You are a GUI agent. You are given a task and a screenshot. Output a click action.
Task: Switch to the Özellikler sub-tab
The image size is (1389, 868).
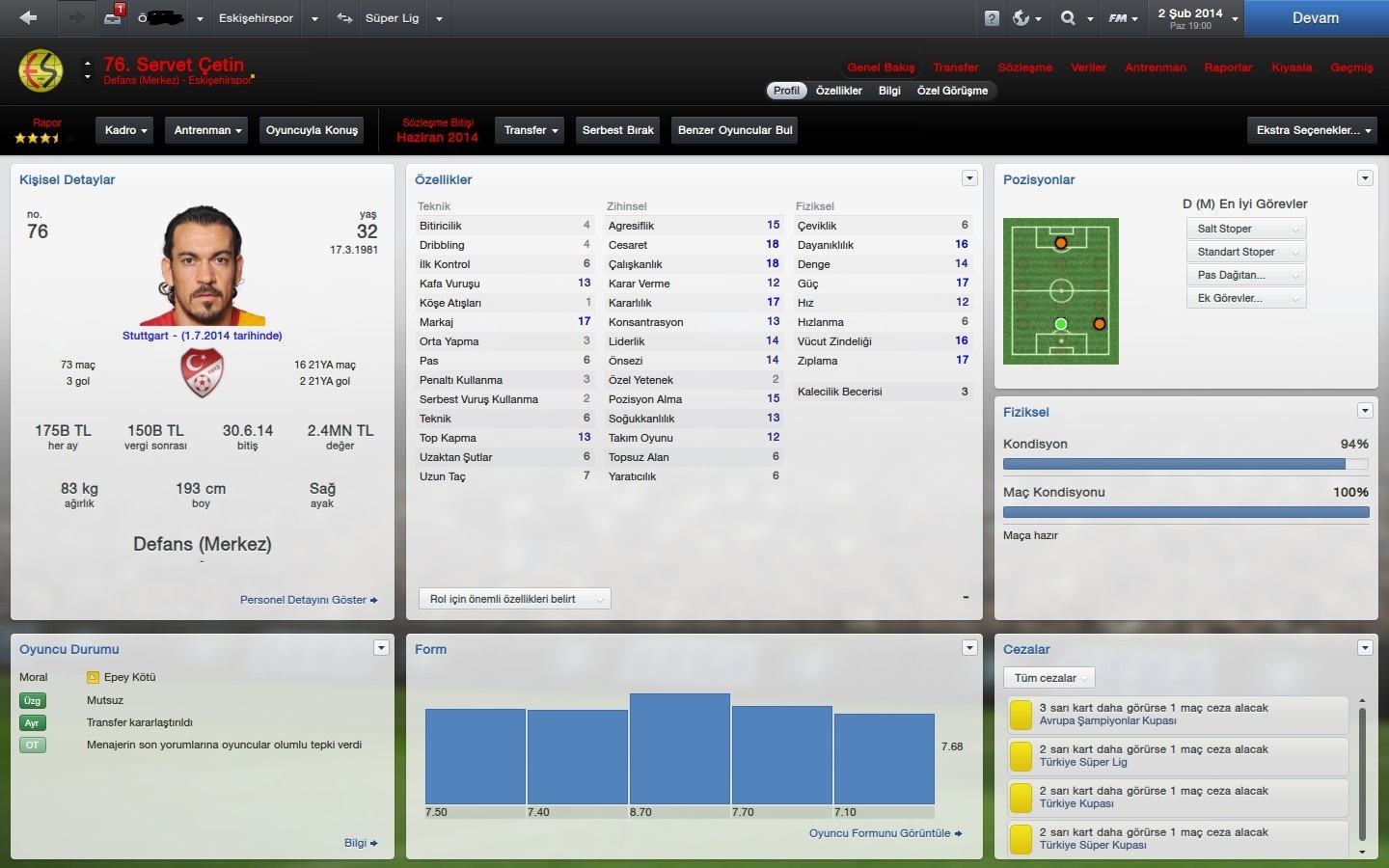click(x=838, y=91)
